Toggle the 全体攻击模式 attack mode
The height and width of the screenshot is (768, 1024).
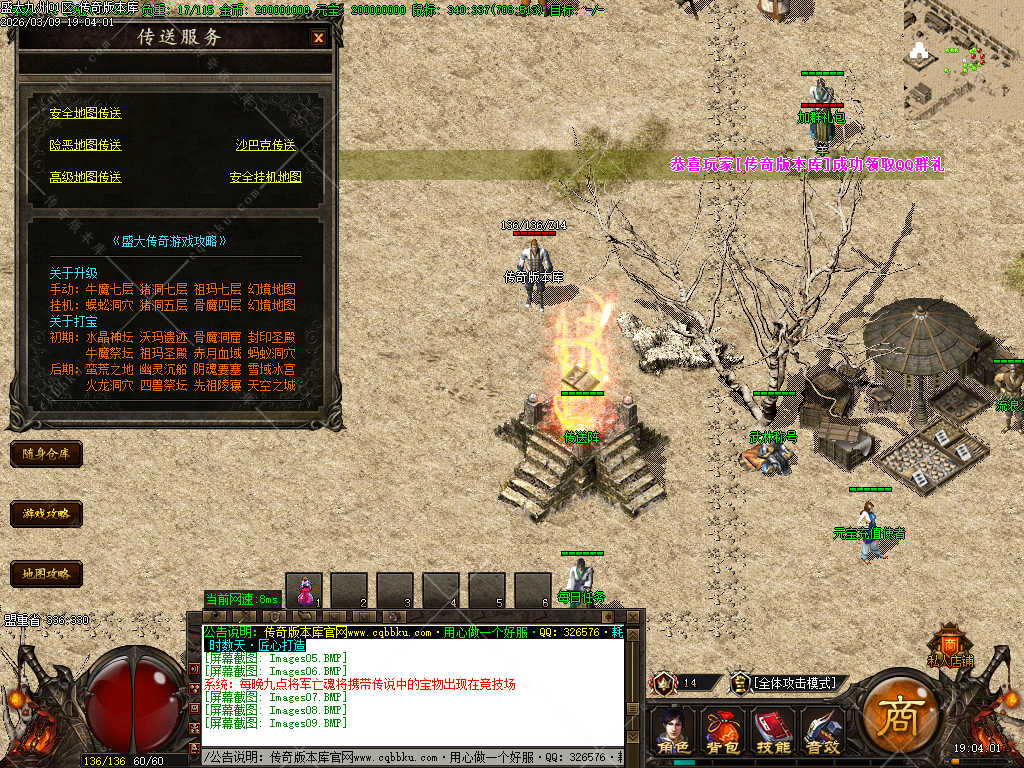pos(795,683)
